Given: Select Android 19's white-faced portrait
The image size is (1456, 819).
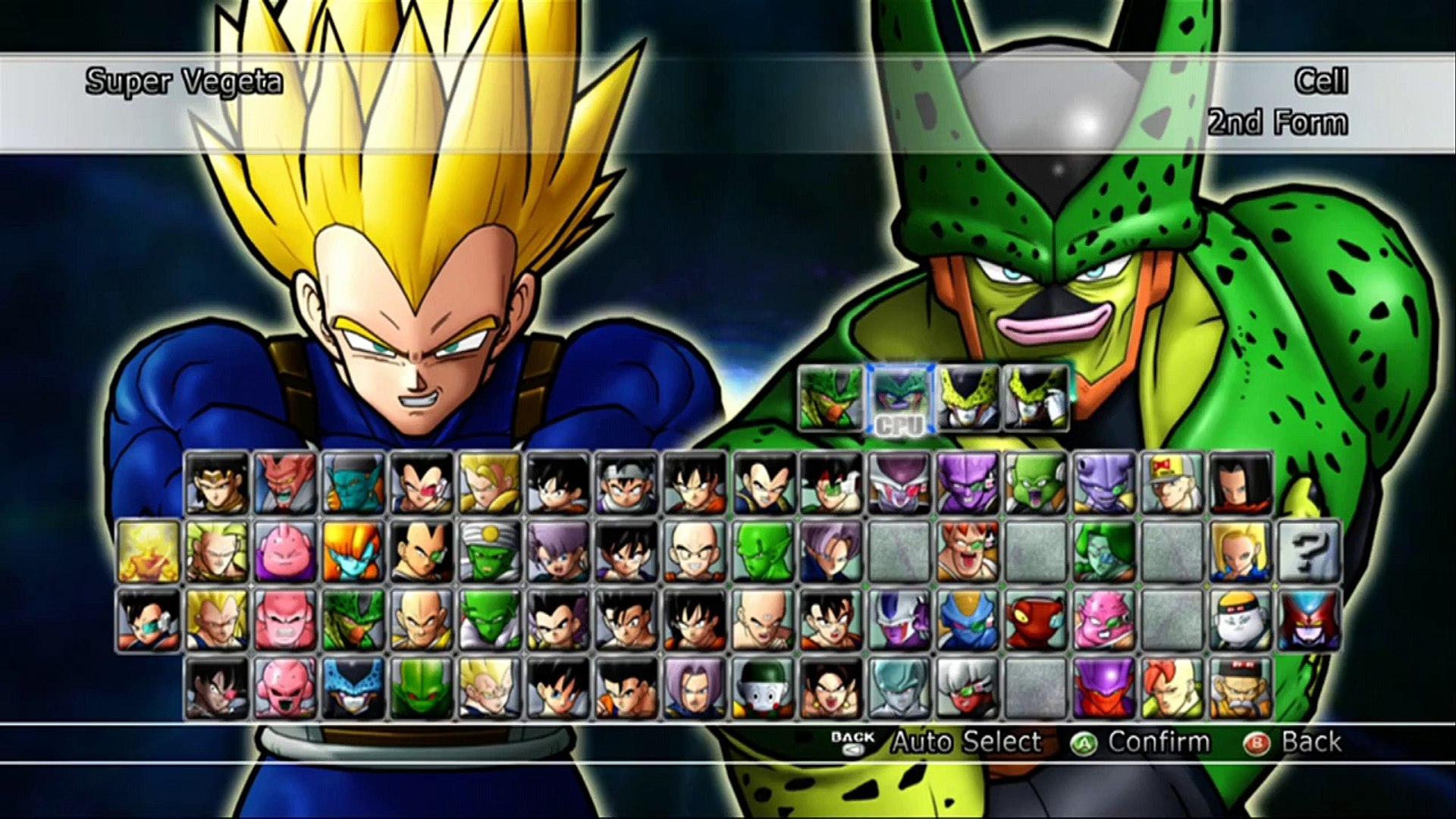Looking at the screenshot, I should [1241, 620].
